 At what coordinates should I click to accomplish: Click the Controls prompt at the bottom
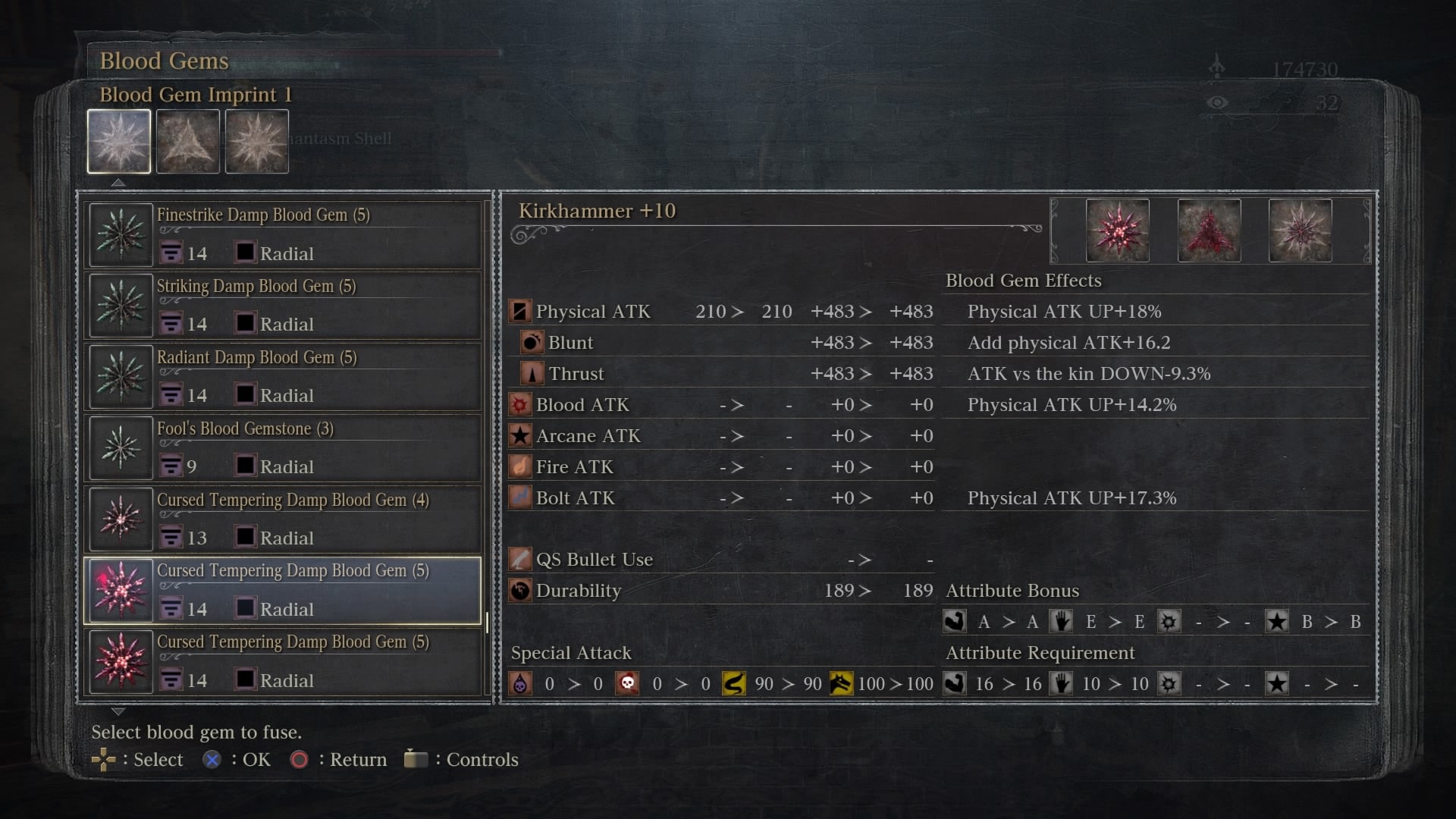tap(416, 759)
